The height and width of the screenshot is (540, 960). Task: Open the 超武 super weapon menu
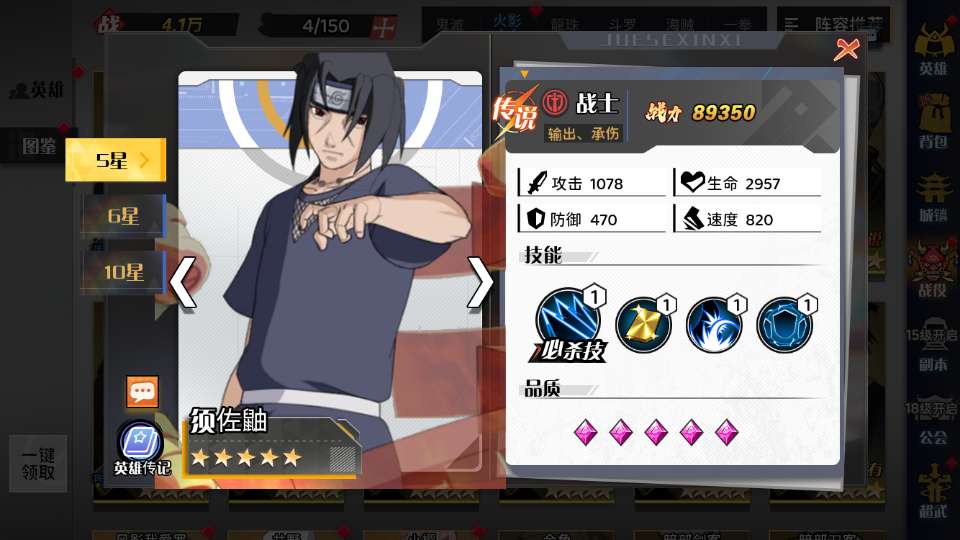pos(932,490)
